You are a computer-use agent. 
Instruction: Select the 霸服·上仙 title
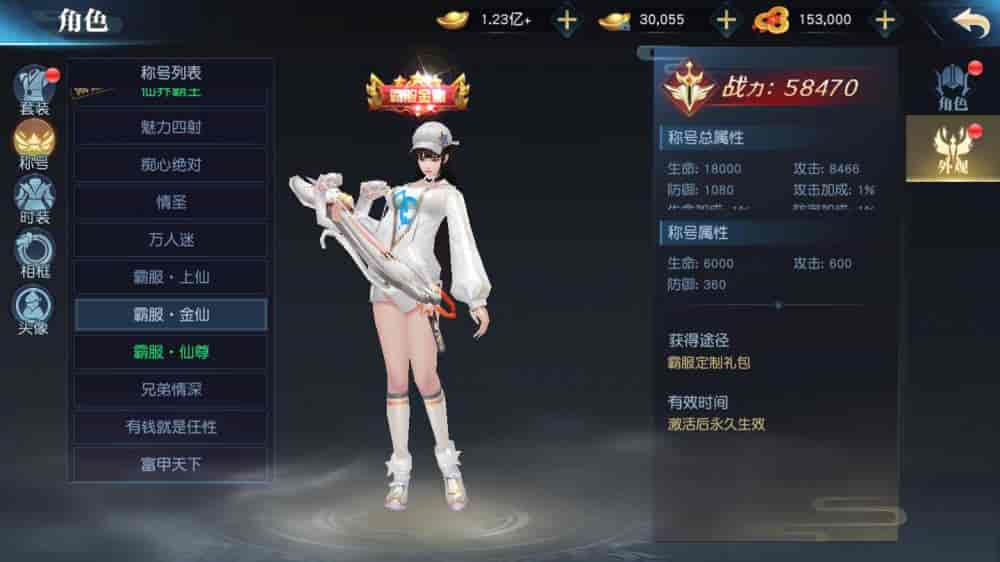pyautogui.click(x=171, y=277)
